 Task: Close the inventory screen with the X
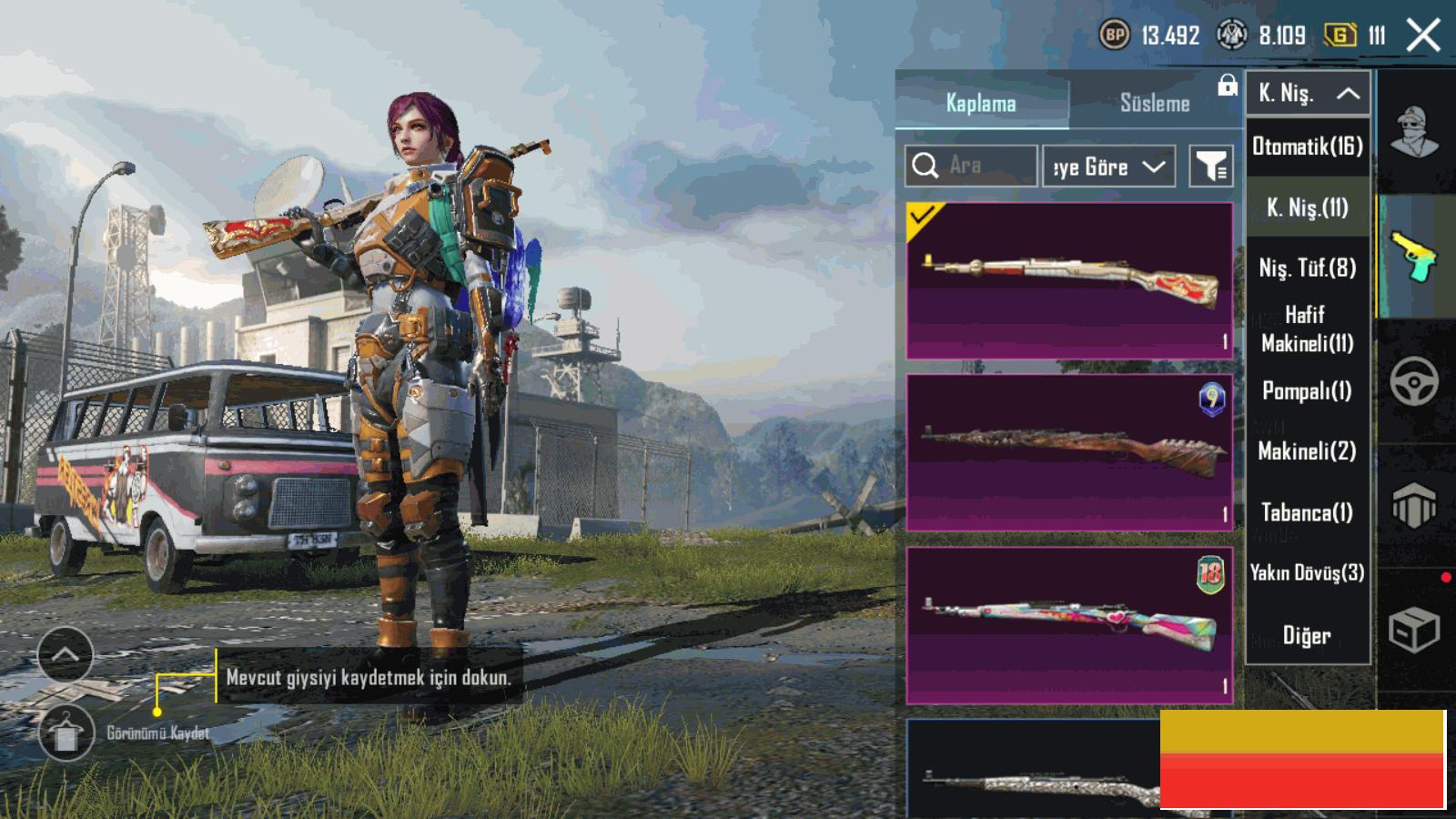pyautogui.click(x=1423, y=36)
